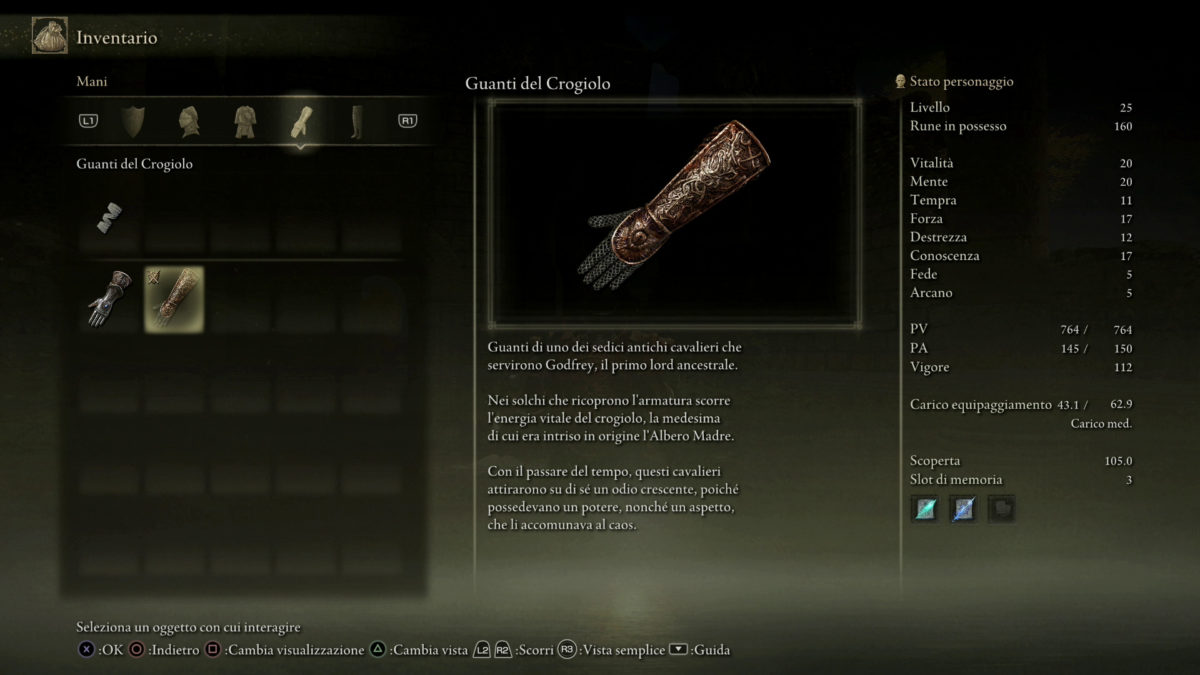
Task: Select the gauntlets category tab
Action: 301,121
